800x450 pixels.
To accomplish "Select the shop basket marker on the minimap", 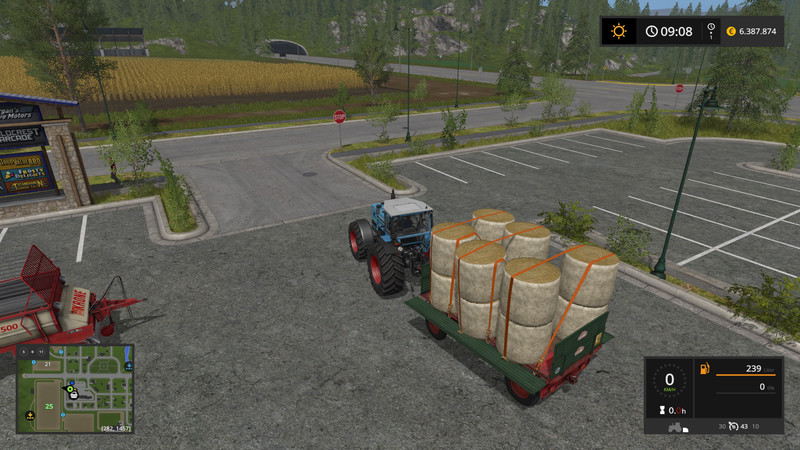I will (74, 395).
